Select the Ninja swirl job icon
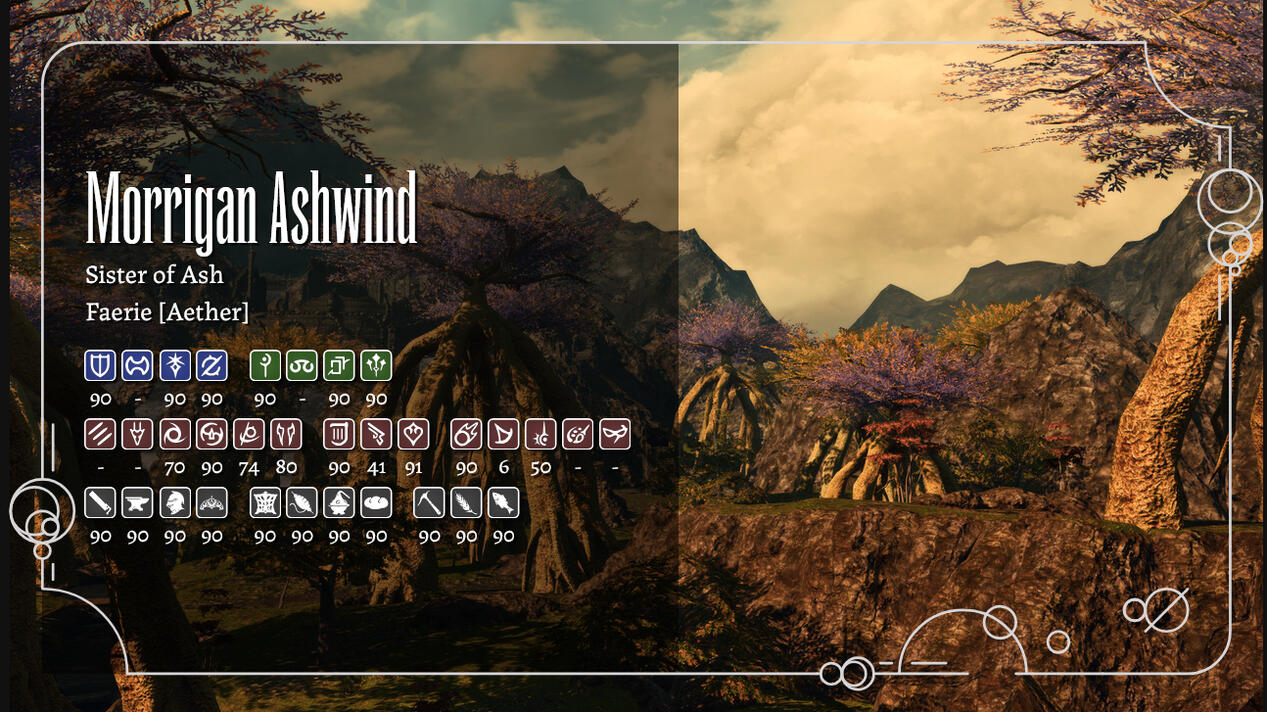The image size is (1267, 712). click(175, 433)
